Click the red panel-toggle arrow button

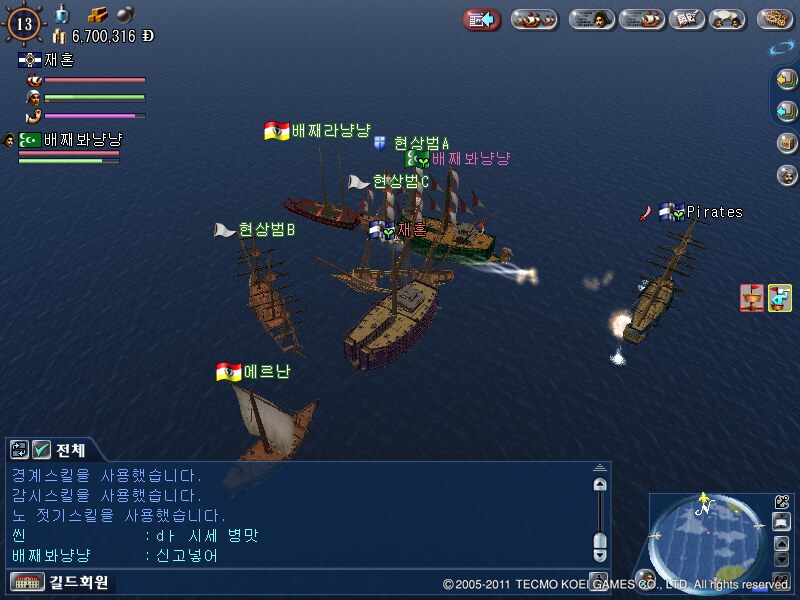(x=481, y=19)
